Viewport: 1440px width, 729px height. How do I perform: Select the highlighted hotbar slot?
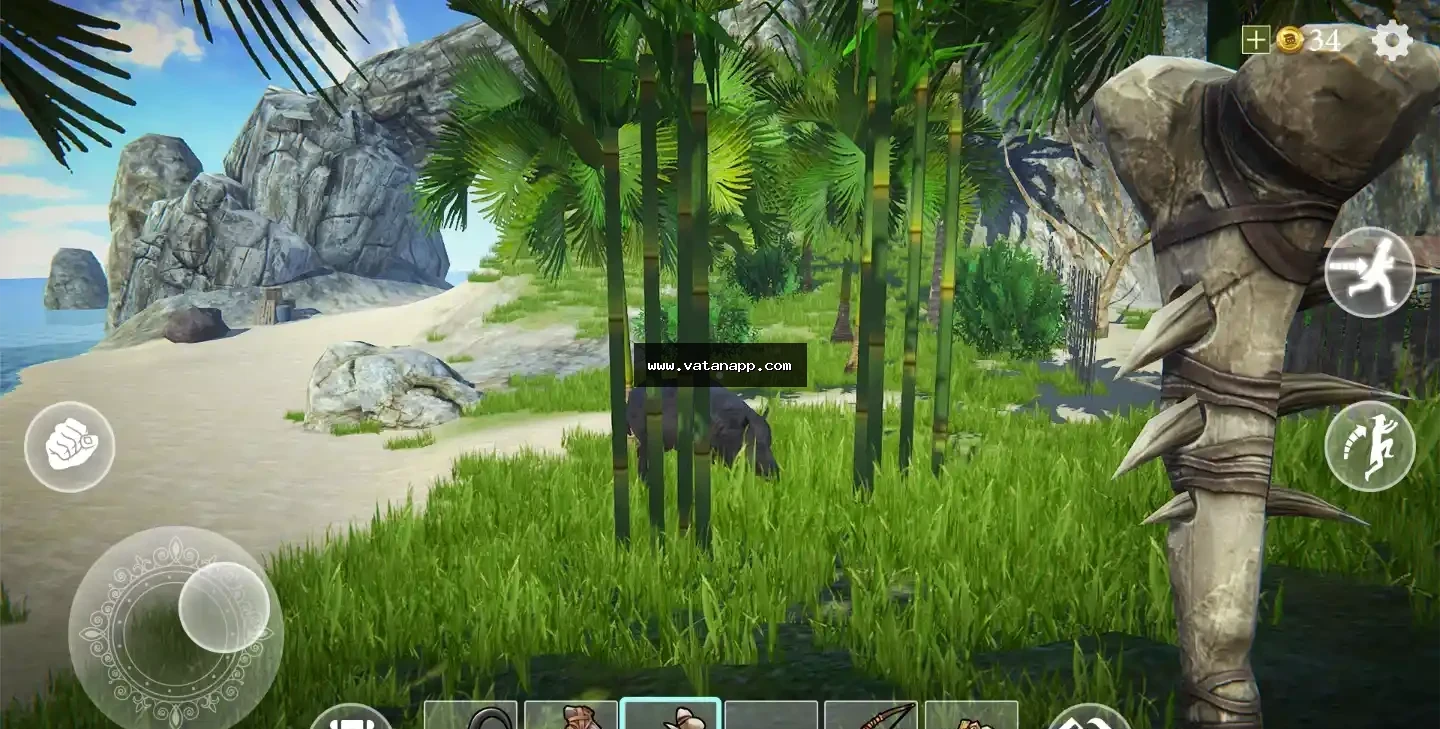coord(670,714)
